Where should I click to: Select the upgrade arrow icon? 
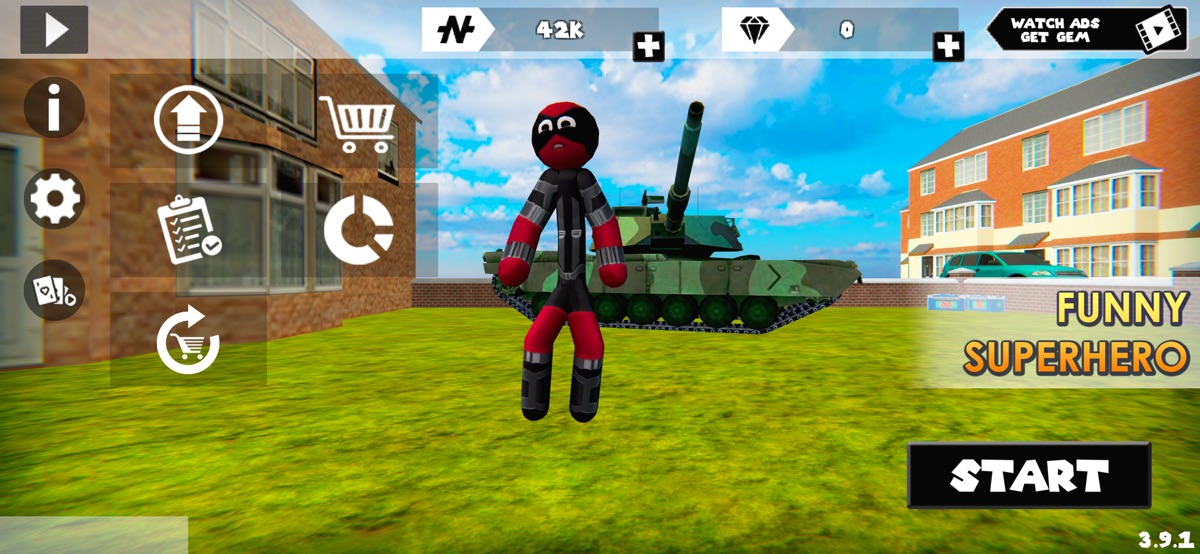pyautogui.click(x=188, y=120)
